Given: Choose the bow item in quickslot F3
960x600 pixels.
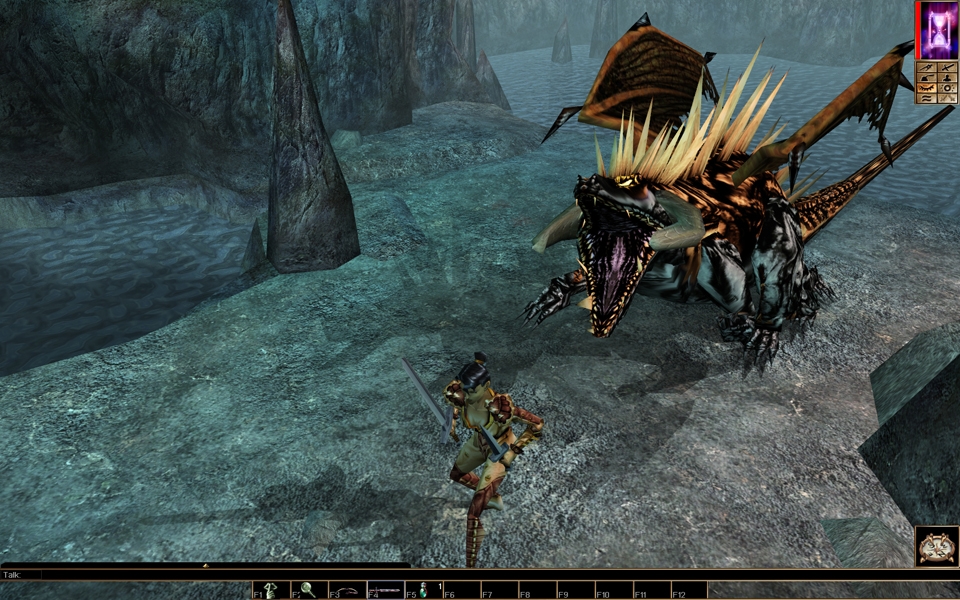Looking at the screenshot, I should coord(348,591).
